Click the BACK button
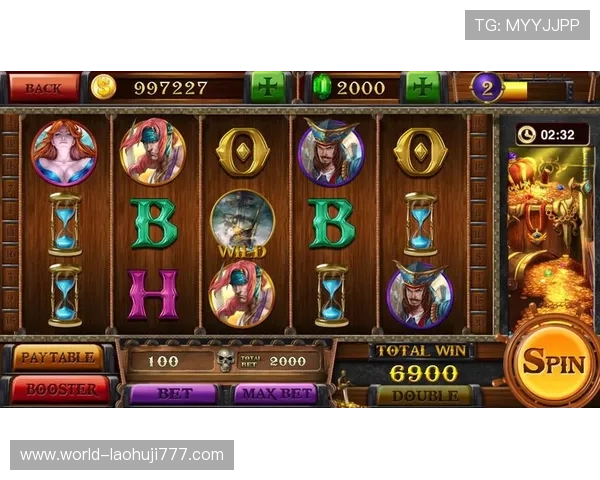600x480 pixels. click(x=44, y=87)
